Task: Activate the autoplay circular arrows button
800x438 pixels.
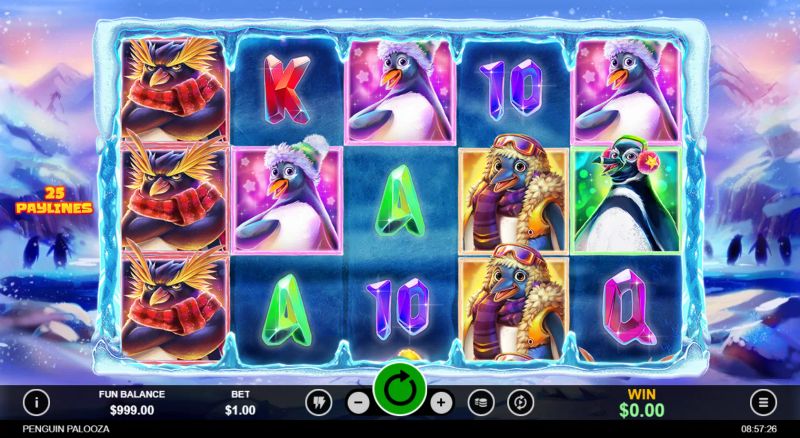Action: tap(519, 402)
